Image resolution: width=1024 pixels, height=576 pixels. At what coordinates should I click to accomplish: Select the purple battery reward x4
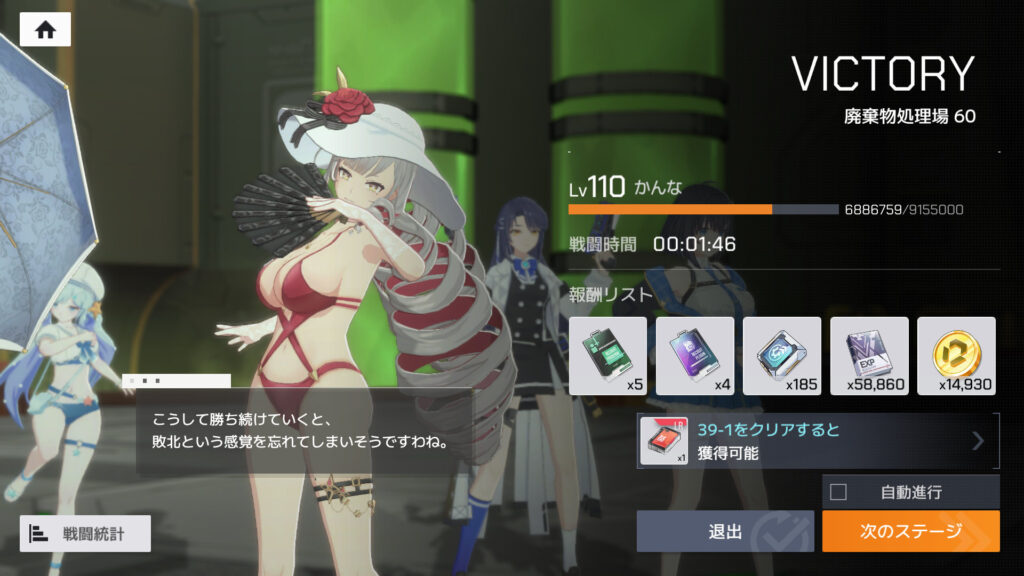click(x=694, y=356)
